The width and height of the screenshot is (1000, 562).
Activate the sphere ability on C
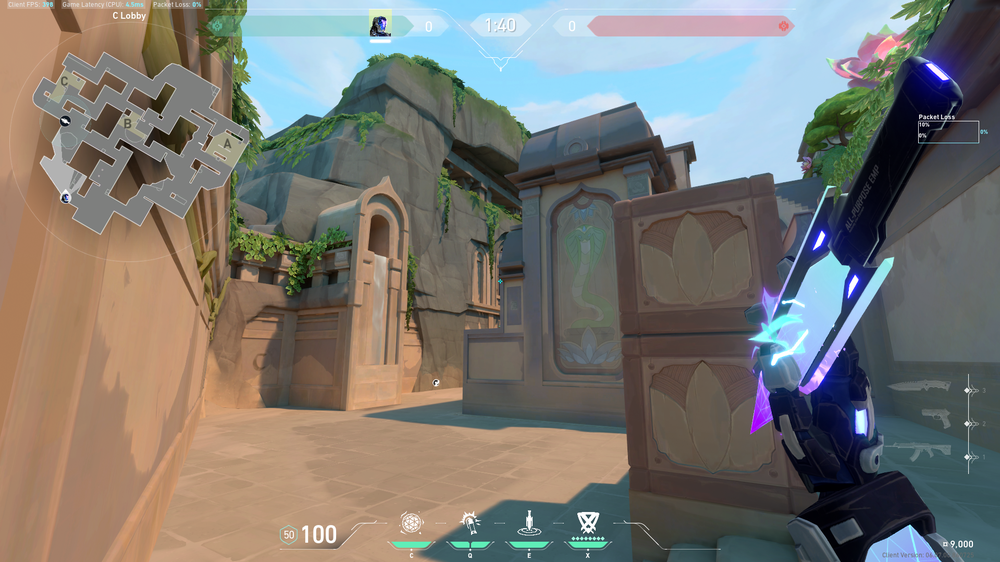(411, 523)
